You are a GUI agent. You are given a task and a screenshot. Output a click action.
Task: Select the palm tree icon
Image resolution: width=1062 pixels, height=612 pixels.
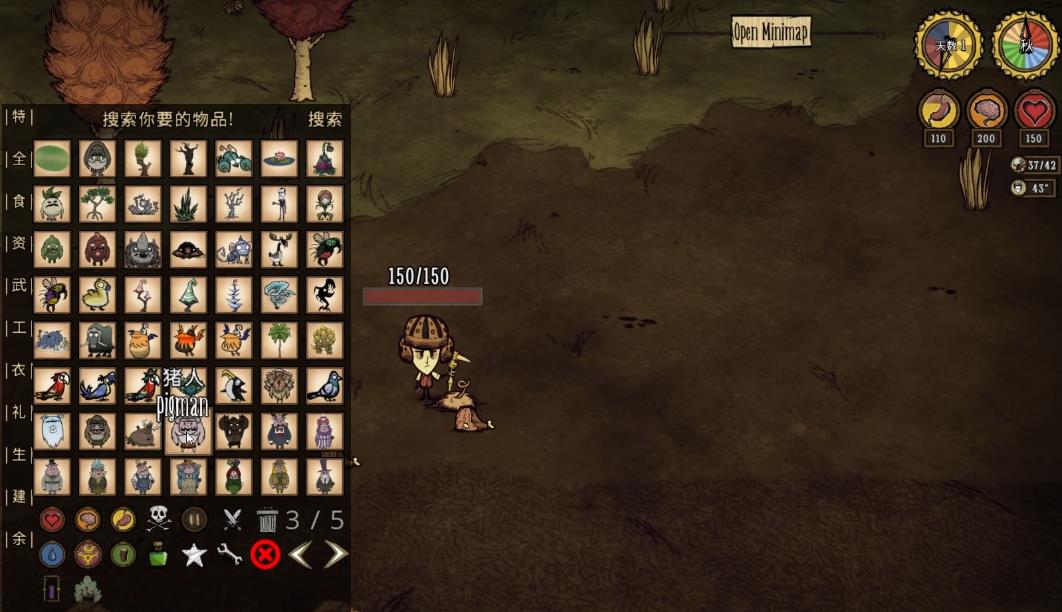[280, 340]
